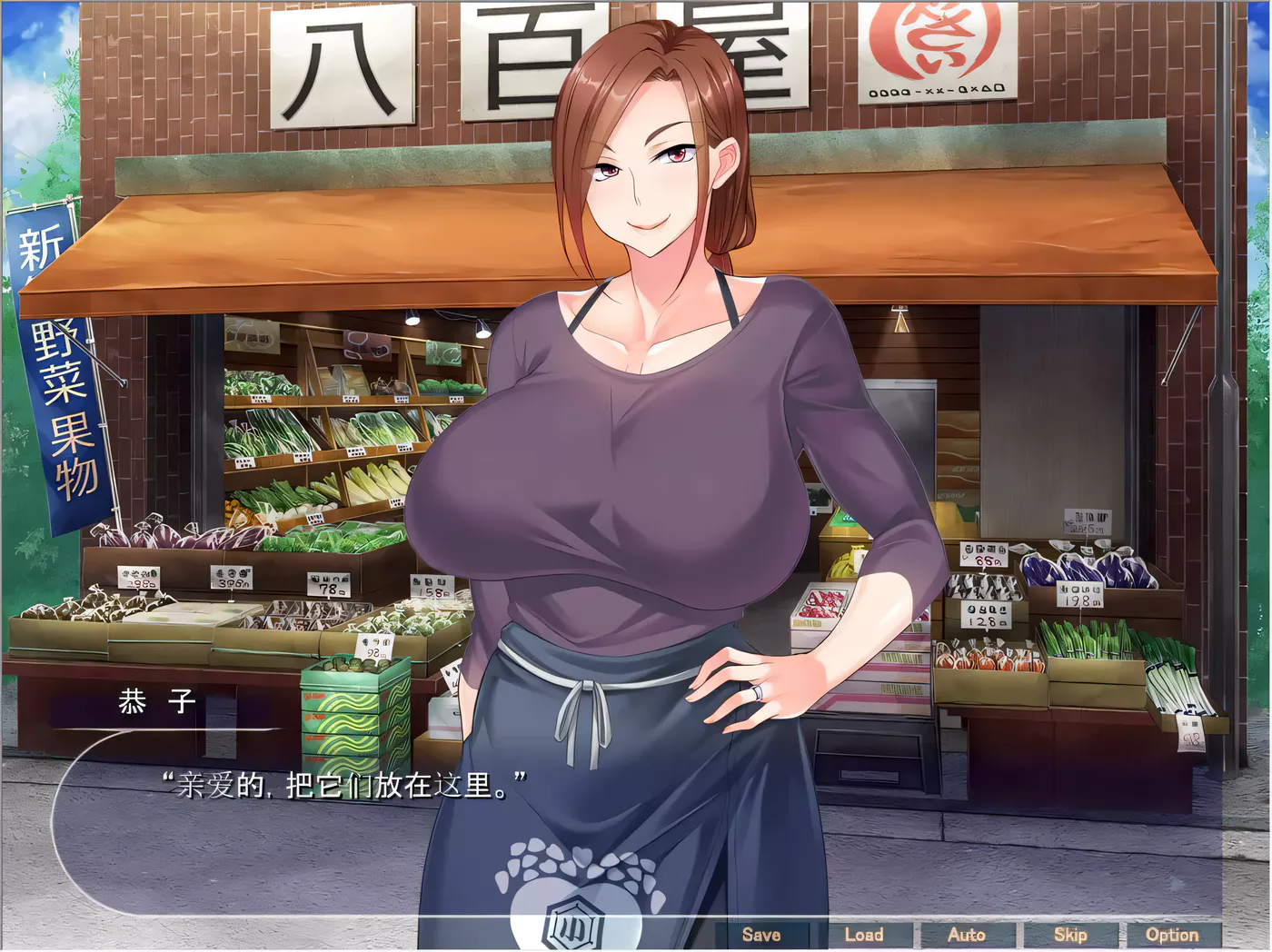Screen dimensions: 1272x952
Task: Enable Auto text playback mode
Action: 969,934
